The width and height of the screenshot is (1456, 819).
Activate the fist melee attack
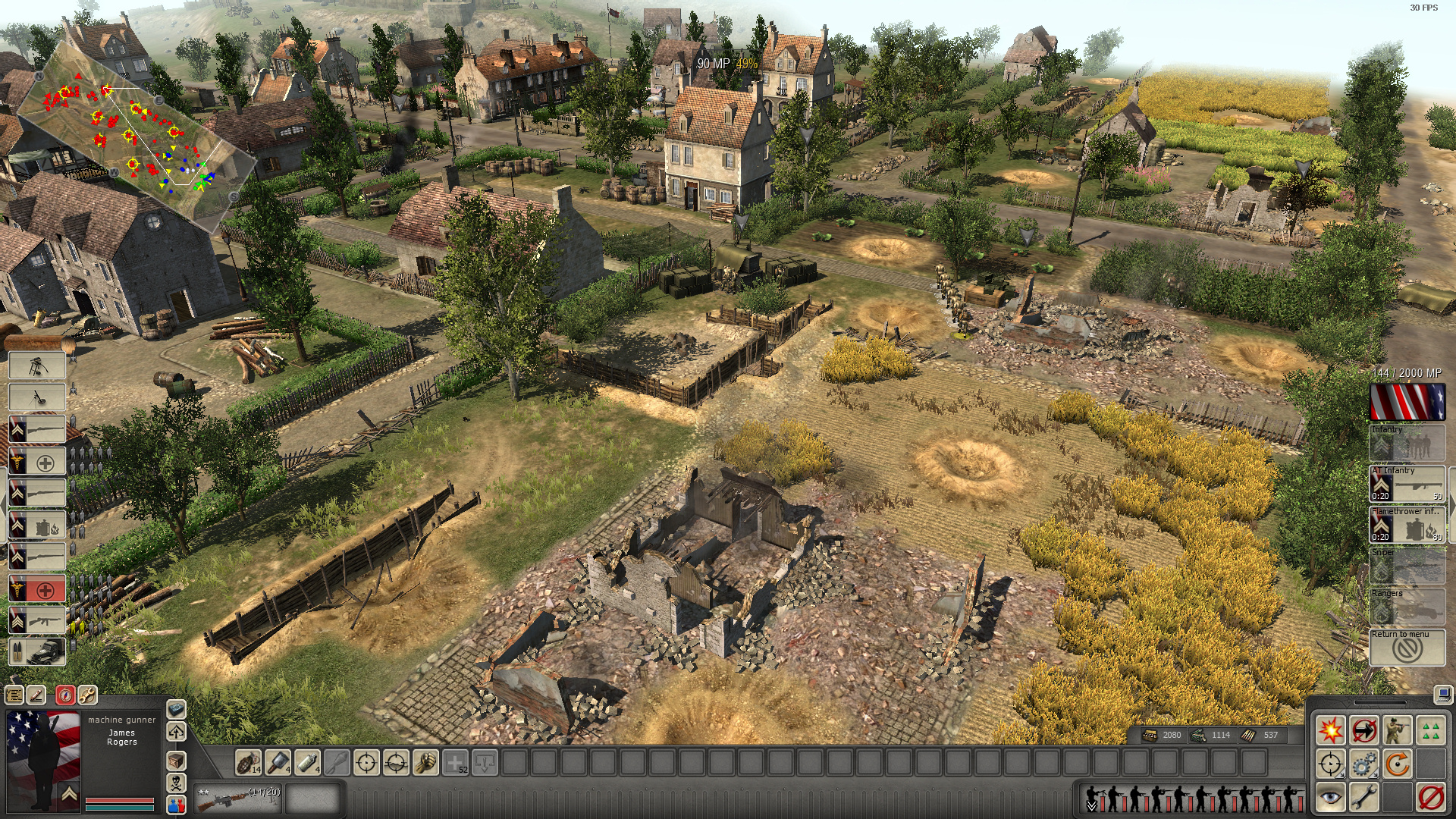tap(425, 762)
